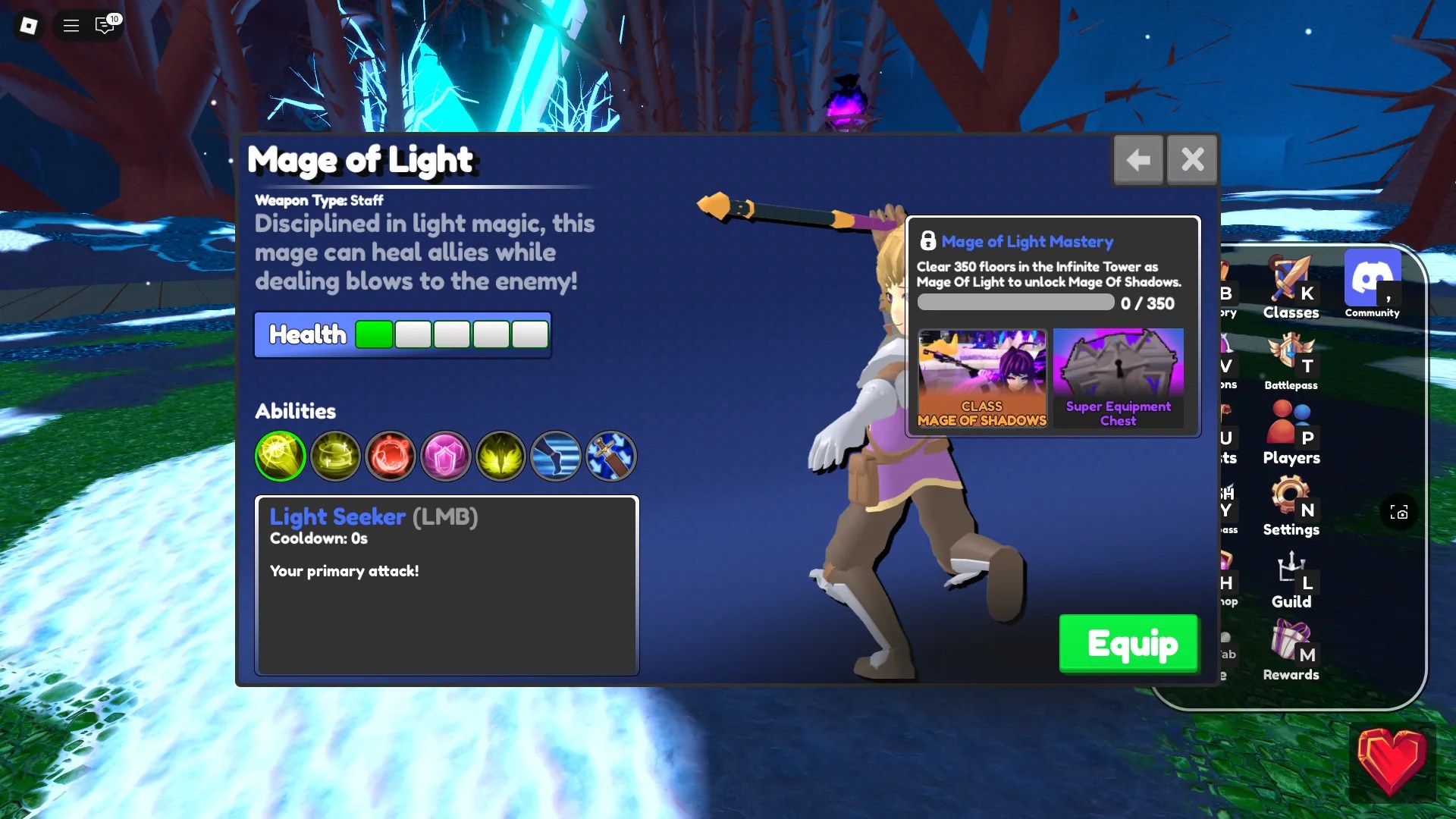Select the Light Seeker ability icon
The height and width of the screenshot is (819, 1456).
click(x=280, y=456)
